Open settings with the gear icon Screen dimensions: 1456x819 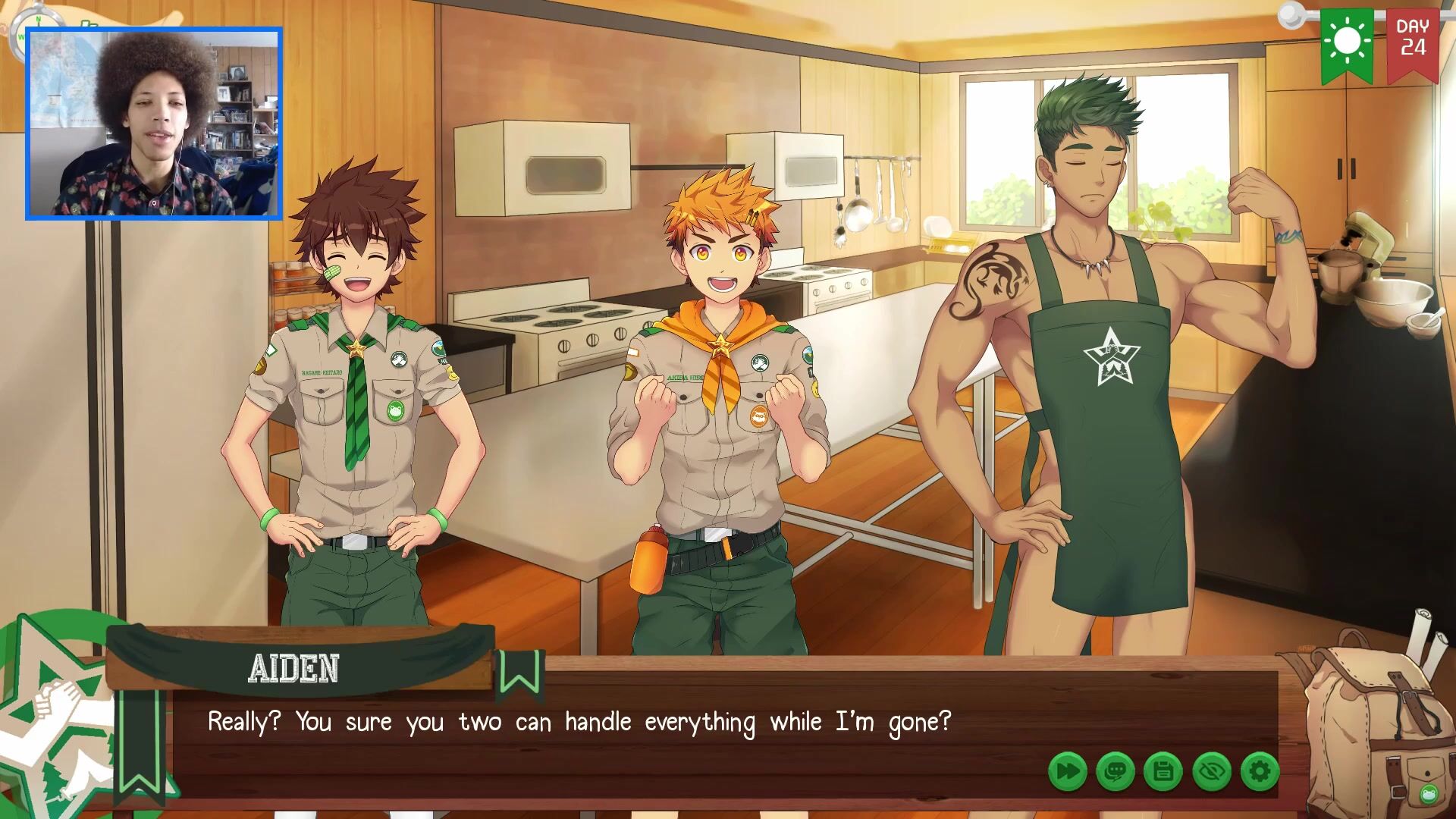tap(1260, 772)
